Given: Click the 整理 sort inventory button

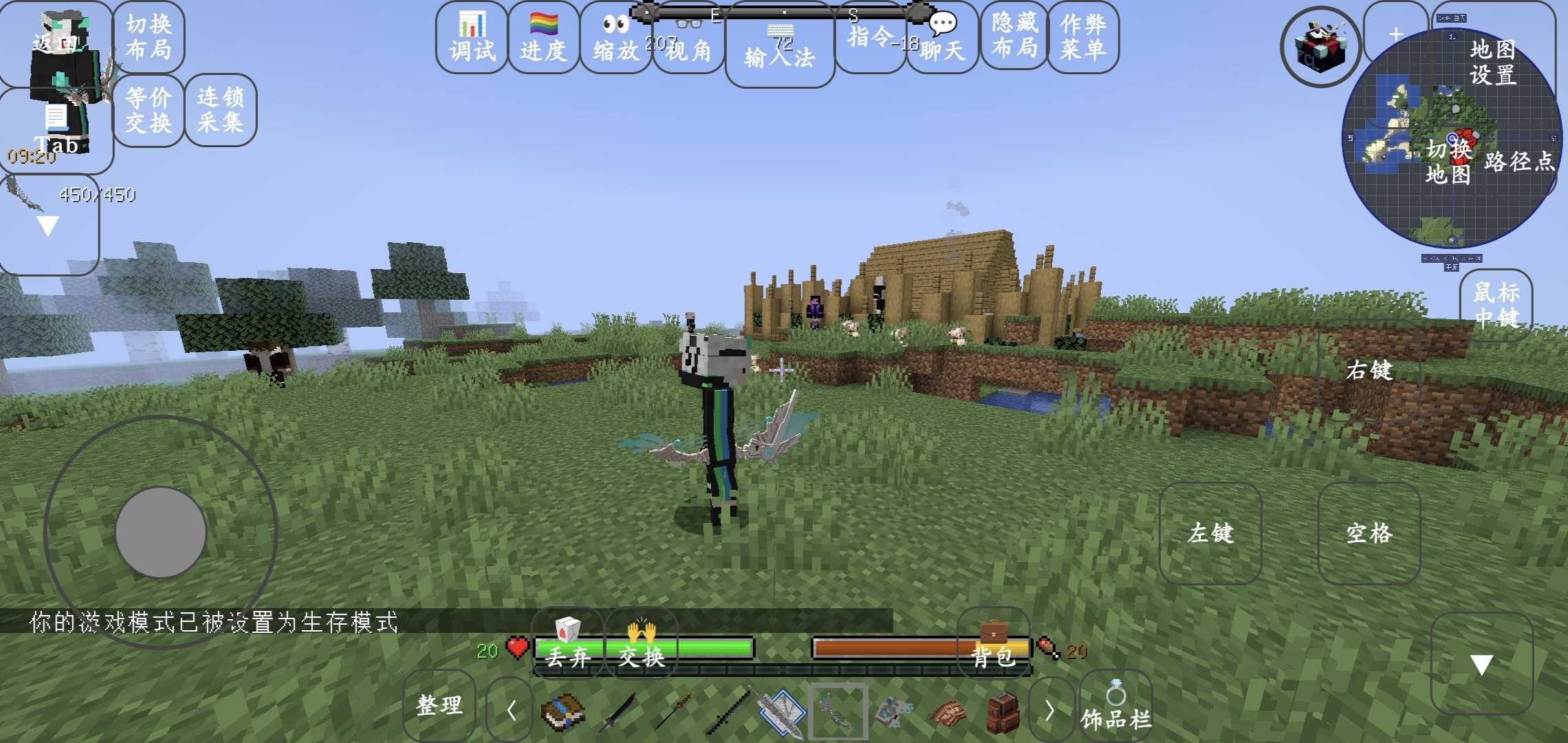Looking at the screenshot, I should 439,705.
